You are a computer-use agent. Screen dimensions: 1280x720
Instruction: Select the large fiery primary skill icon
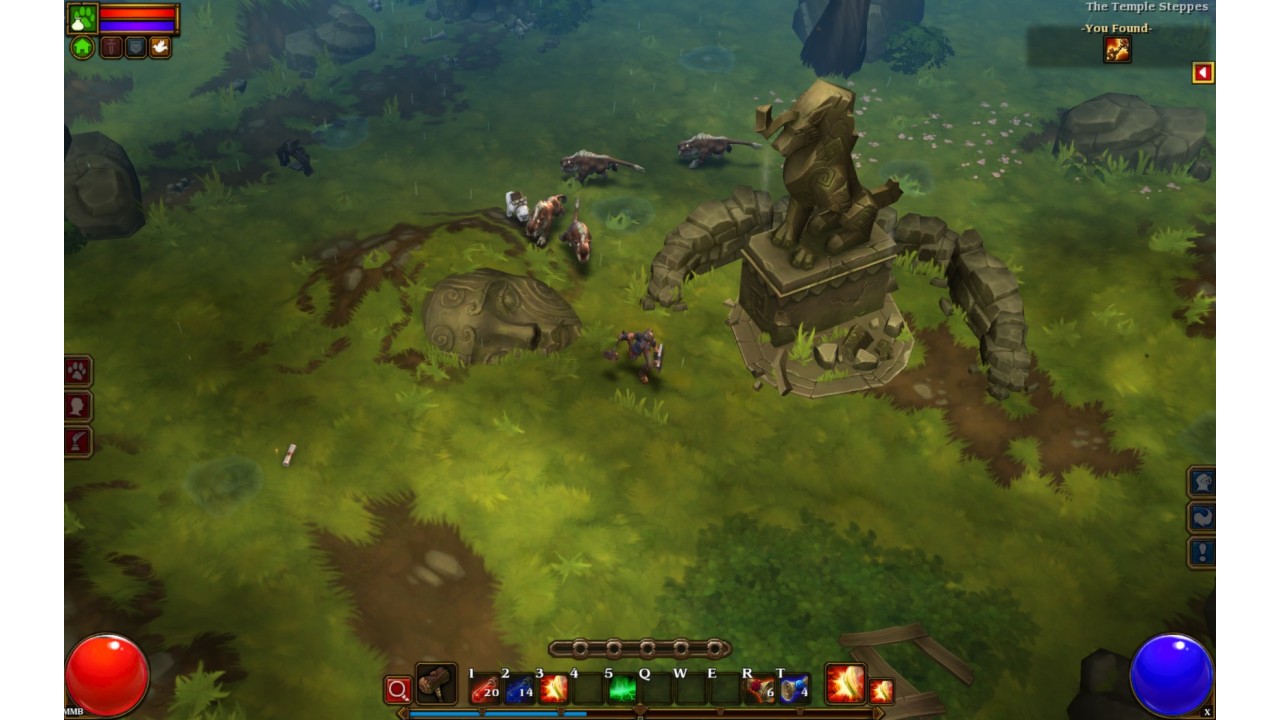click(845, 684)
